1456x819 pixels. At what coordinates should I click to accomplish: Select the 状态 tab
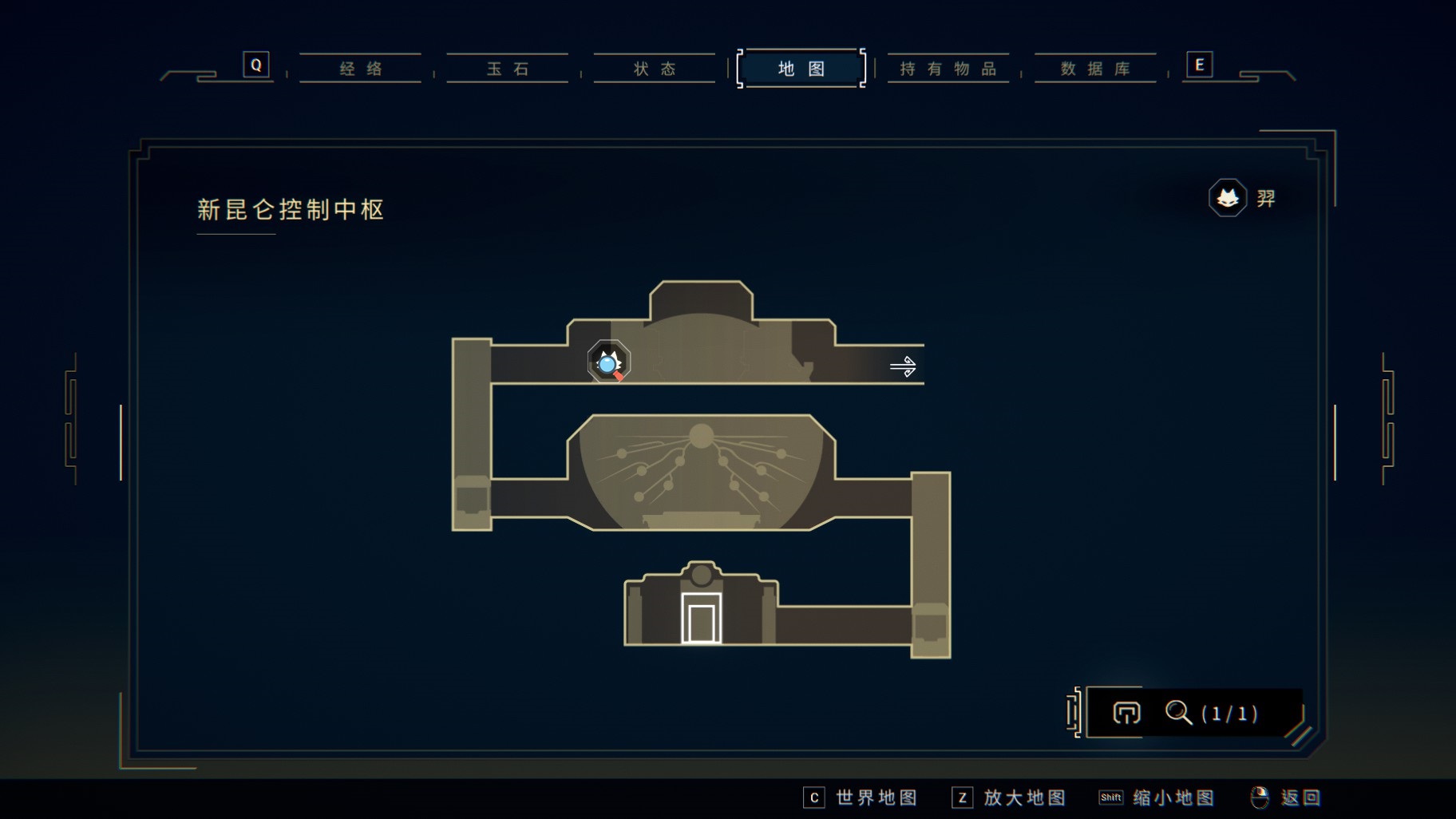[655, 69]
